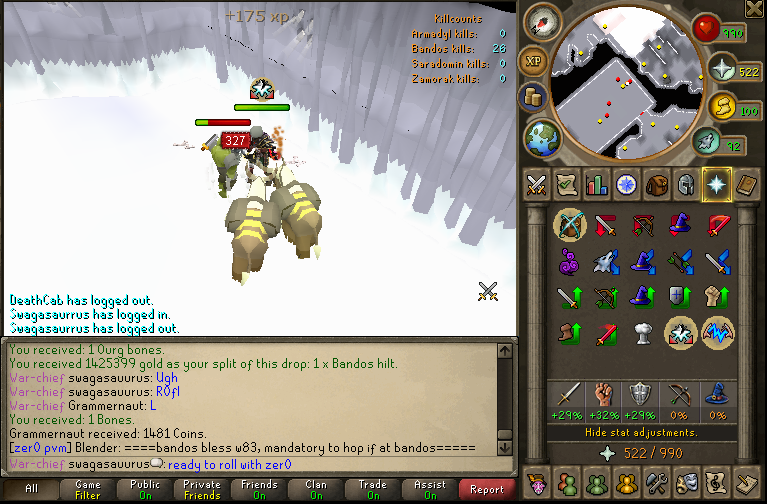This screenshot has width=767, height=504.
Task: Open the Worn Equipment helmet tab
Action: 686,185
